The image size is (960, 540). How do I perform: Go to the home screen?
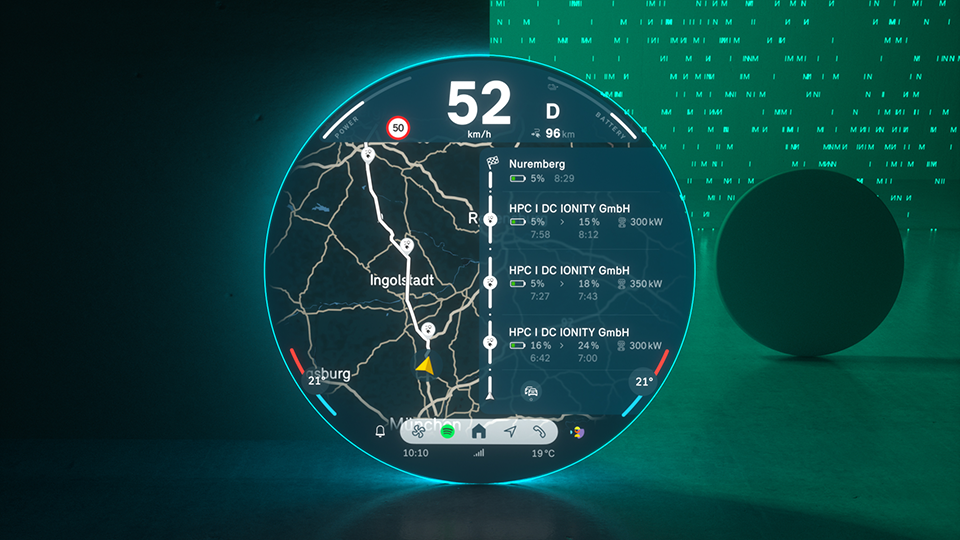pyautogui.click(x=478, y=432)
